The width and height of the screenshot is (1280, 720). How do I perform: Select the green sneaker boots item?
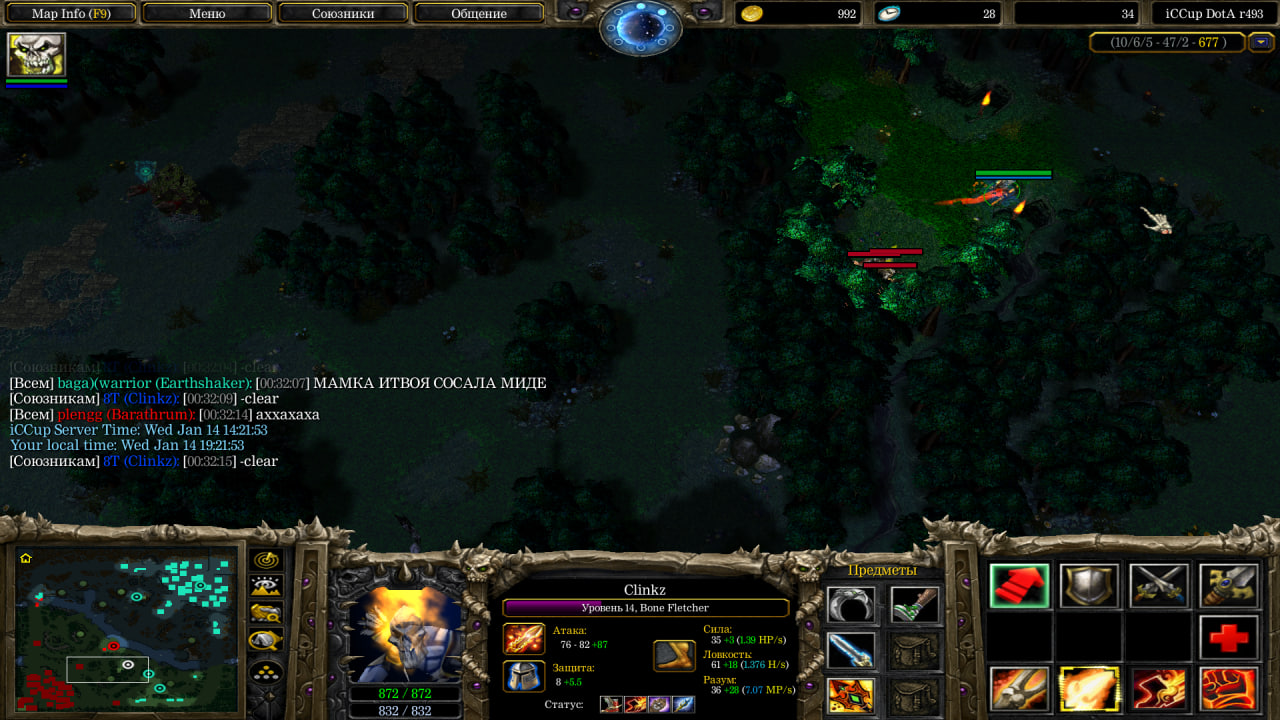[x=912, y=605]
